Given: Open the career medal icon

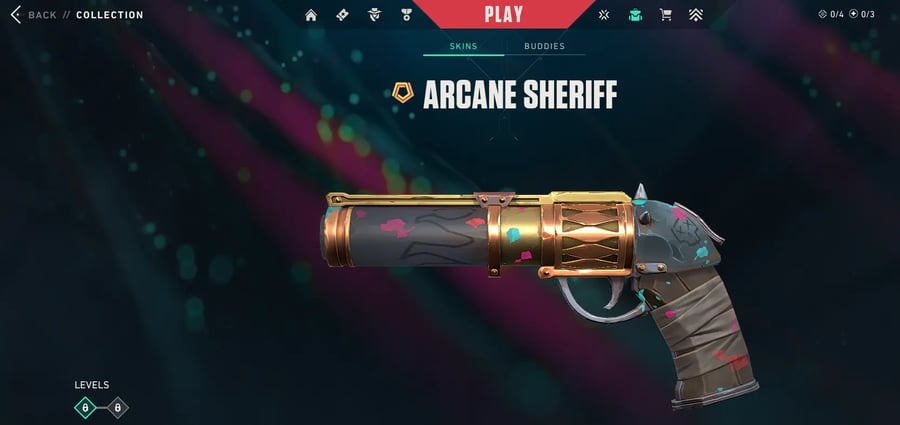Looking at the screenshot, I should pyautogui.click(x=406, y=15).
